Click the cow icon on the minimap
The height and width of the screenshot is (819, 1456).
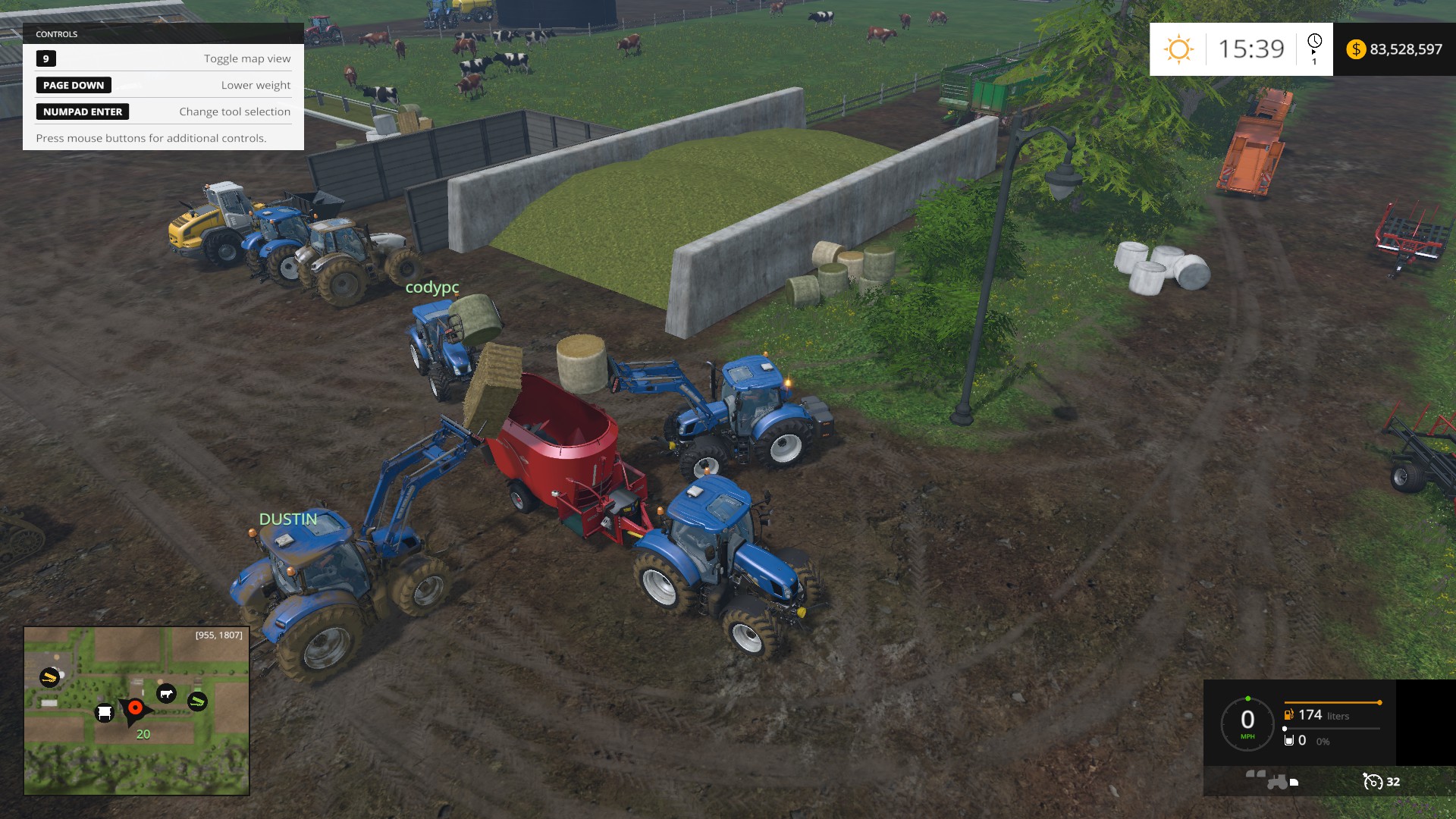[166, 693]
